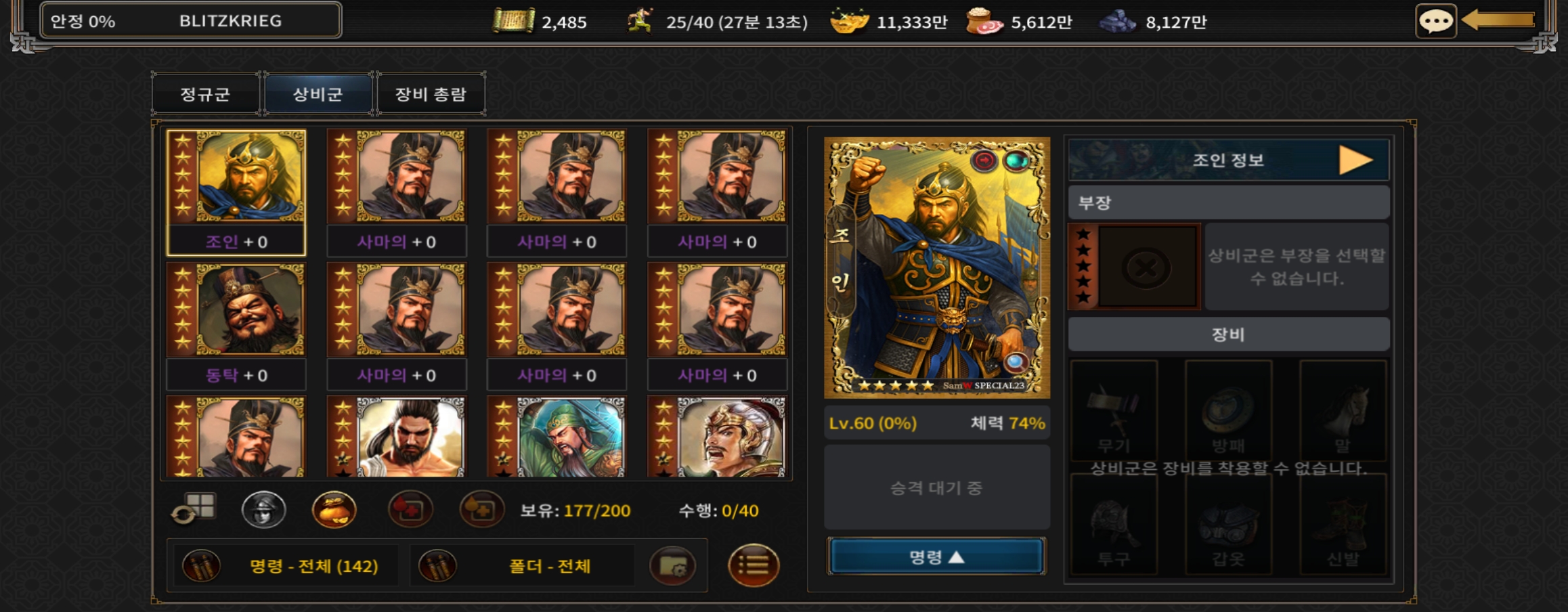Toggle the grid view refresh icon
Screen dimensions: 1568x612
(194, 510)
